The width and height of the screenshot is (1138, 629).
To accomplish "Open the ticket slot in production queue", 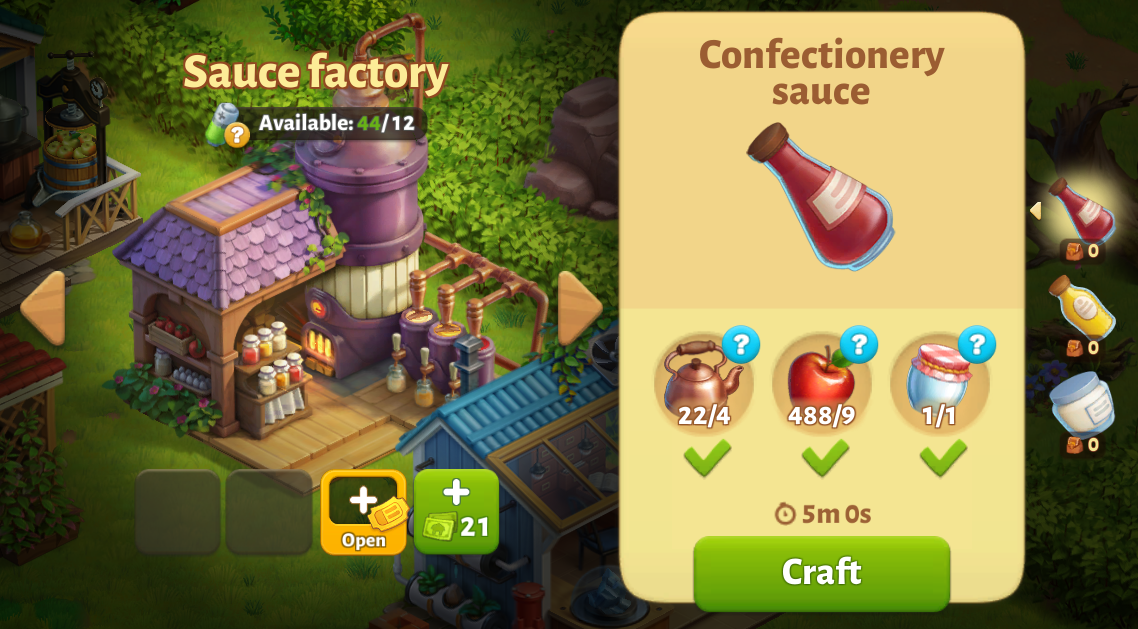I will (x=363, y=512).
